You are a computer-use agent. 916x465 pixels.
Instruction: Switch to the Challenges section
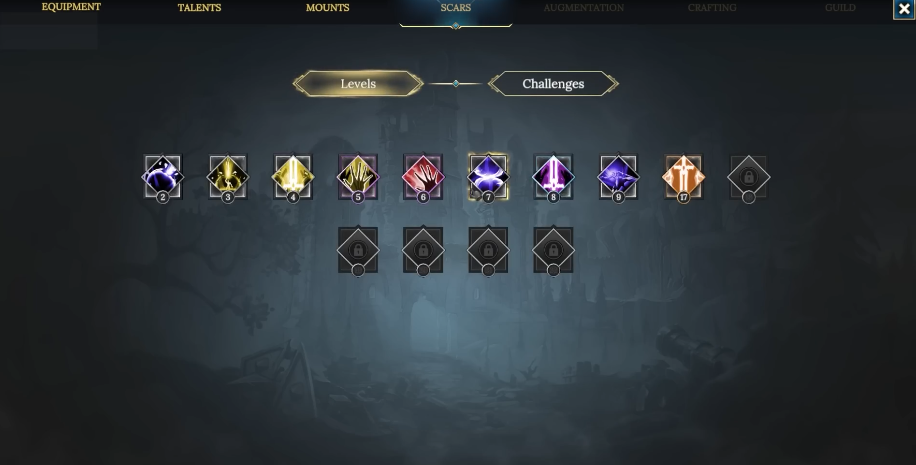coord(553,84)
